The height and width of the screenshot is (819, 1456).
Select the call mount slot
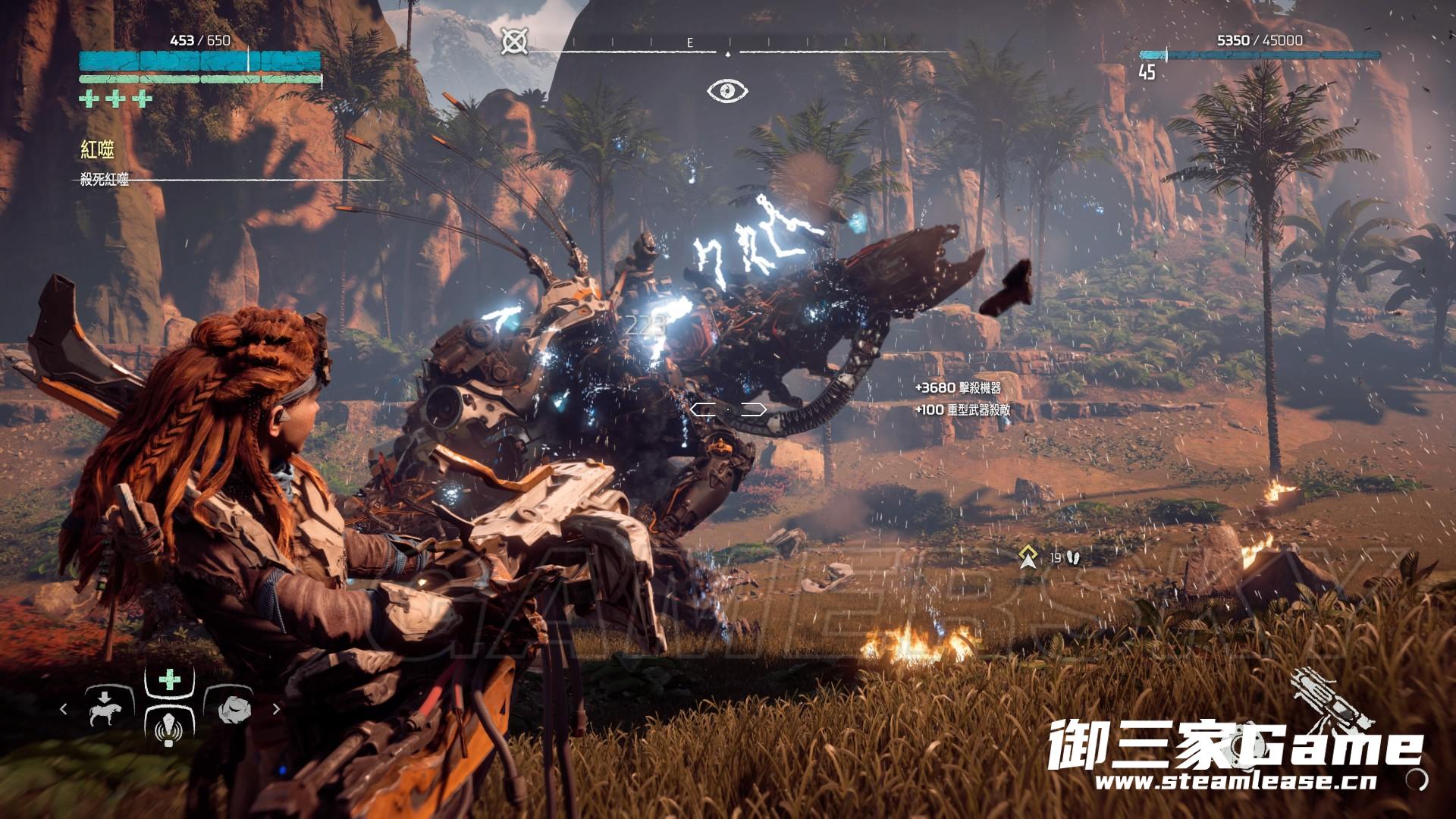(105, 708)
